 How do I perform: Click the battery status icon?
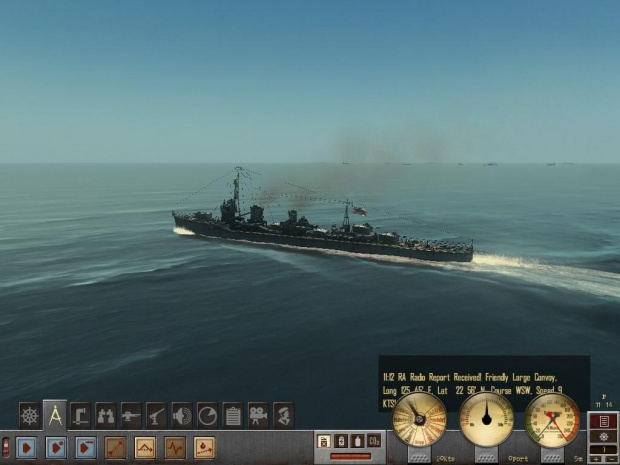[341, 440]
